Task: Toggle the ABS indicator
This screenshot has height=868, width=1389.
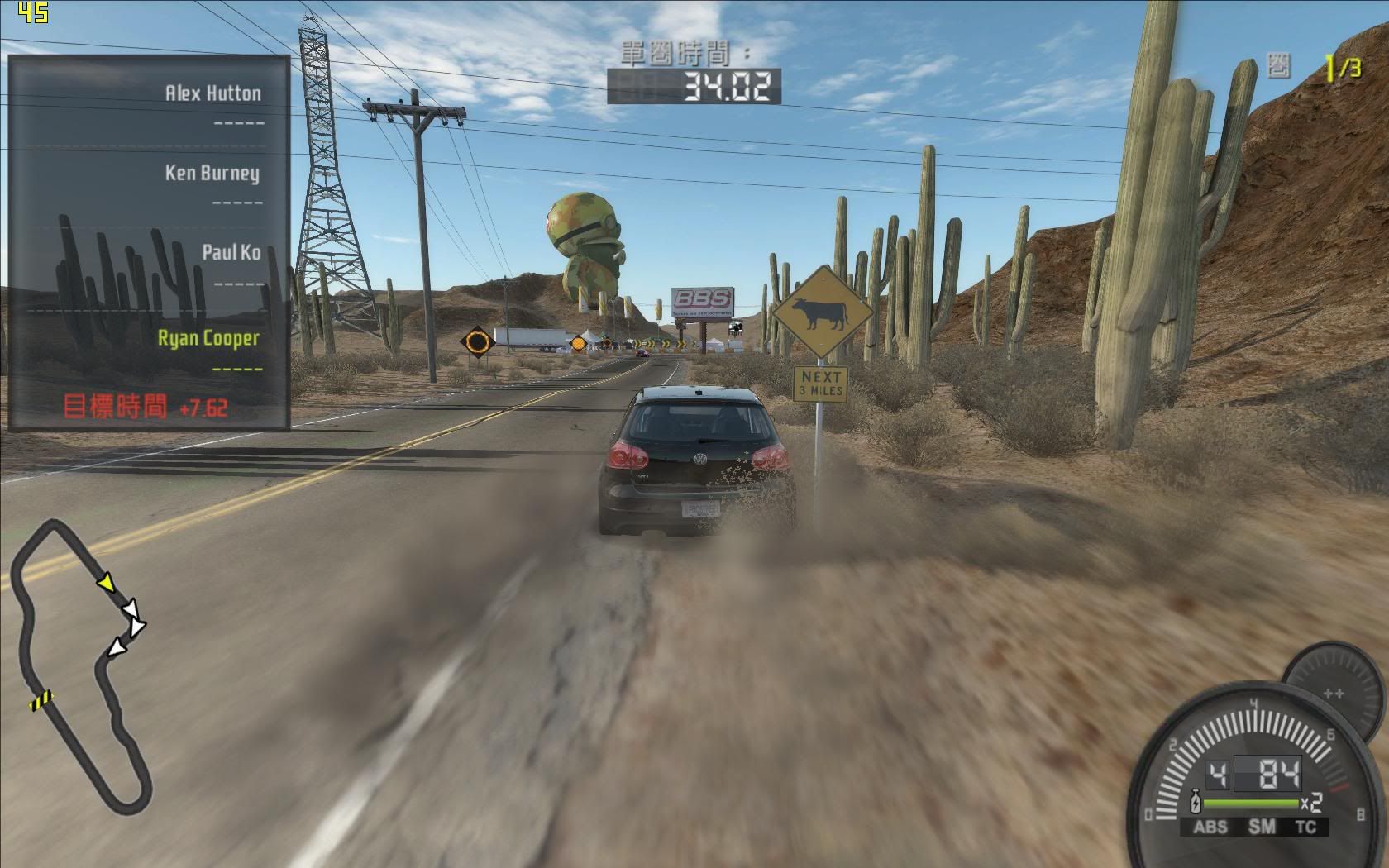Action: tap(1210, 827)
